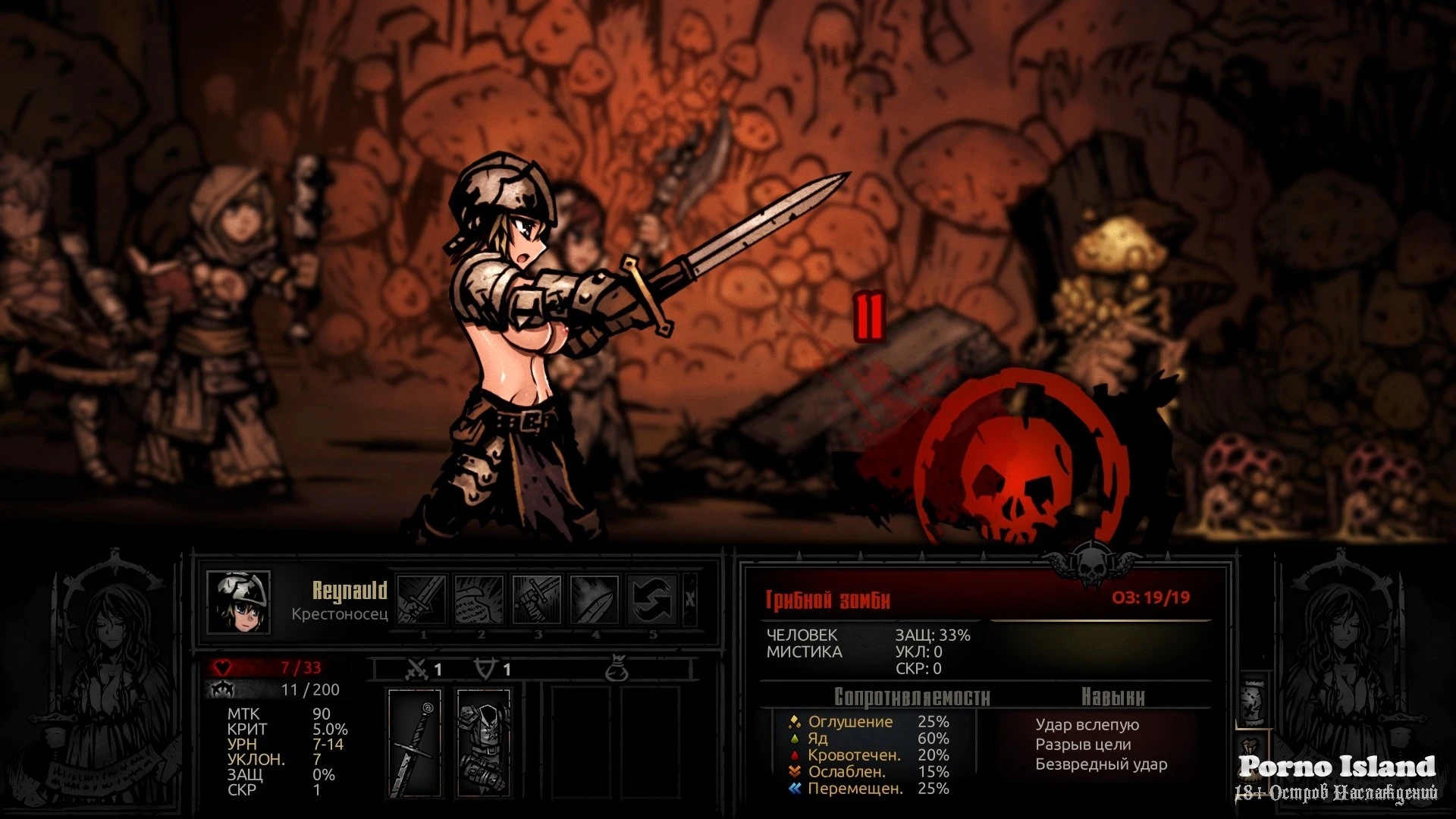The image size is (1456, 819).
Task: Click the pass turn X button
Action: [x=689, y=599]
